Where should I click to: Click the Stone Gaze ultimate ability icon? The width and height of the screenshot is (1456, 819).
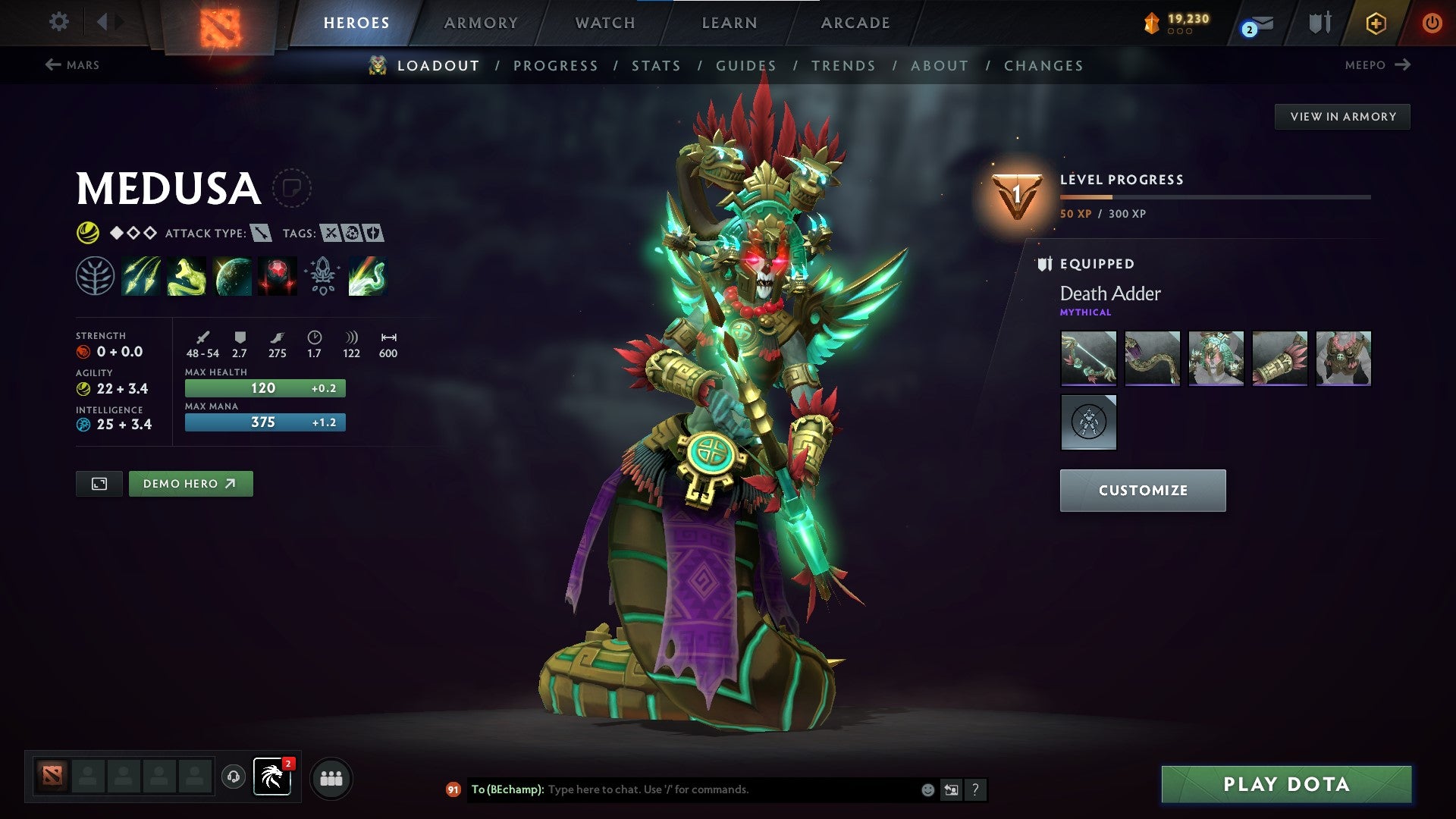(x=277, y=277)
